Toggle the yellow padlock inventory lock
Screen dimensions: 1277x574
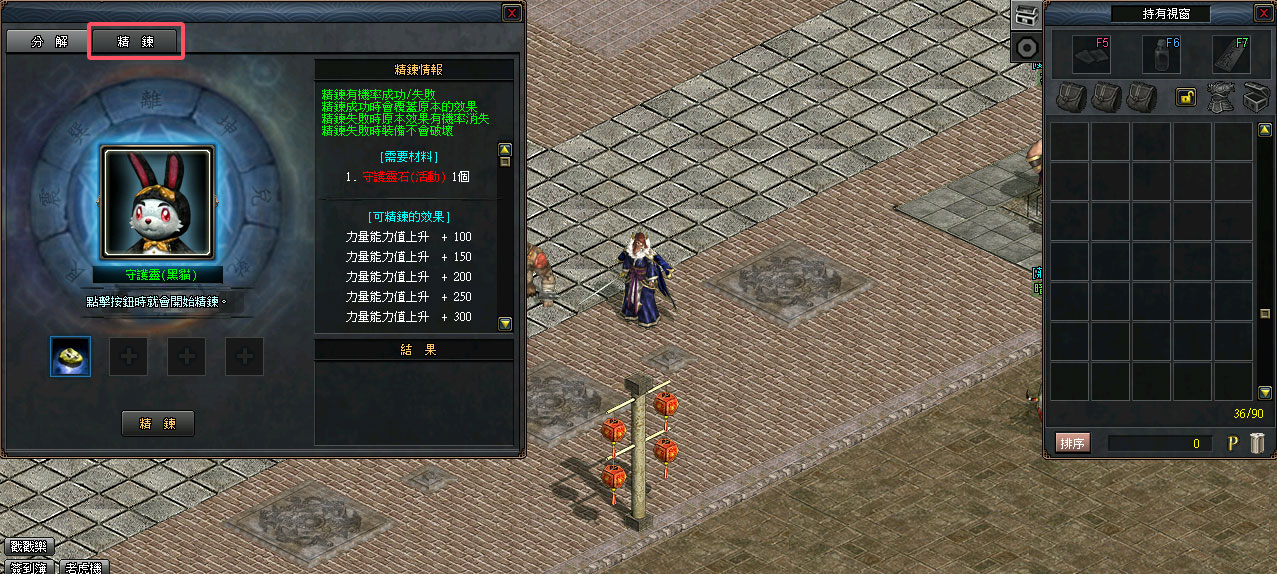pyautogui.click(x=1186, y=97)
